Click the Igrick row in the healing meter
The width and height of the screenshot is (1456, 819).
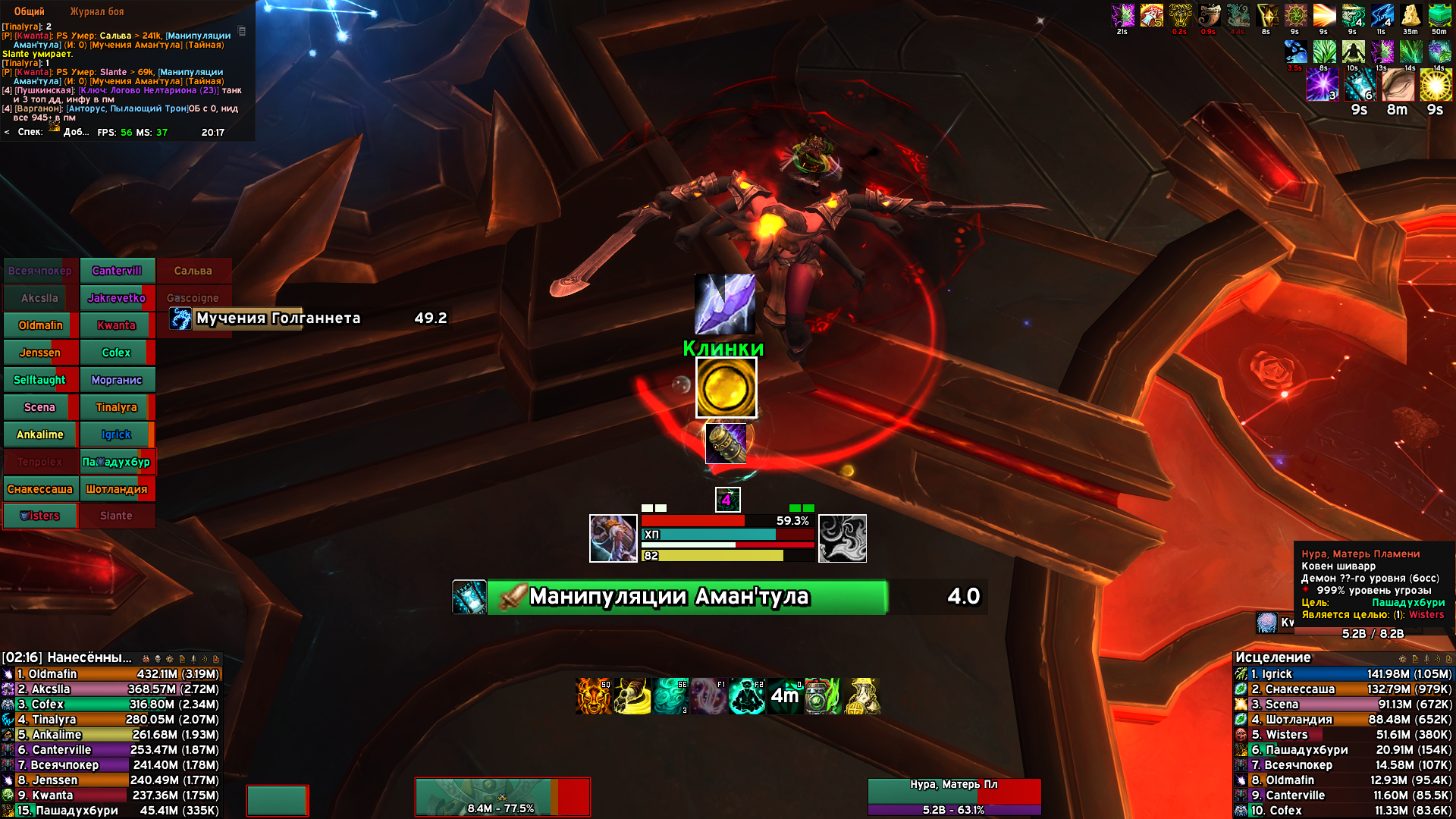tap(1342, 674)
